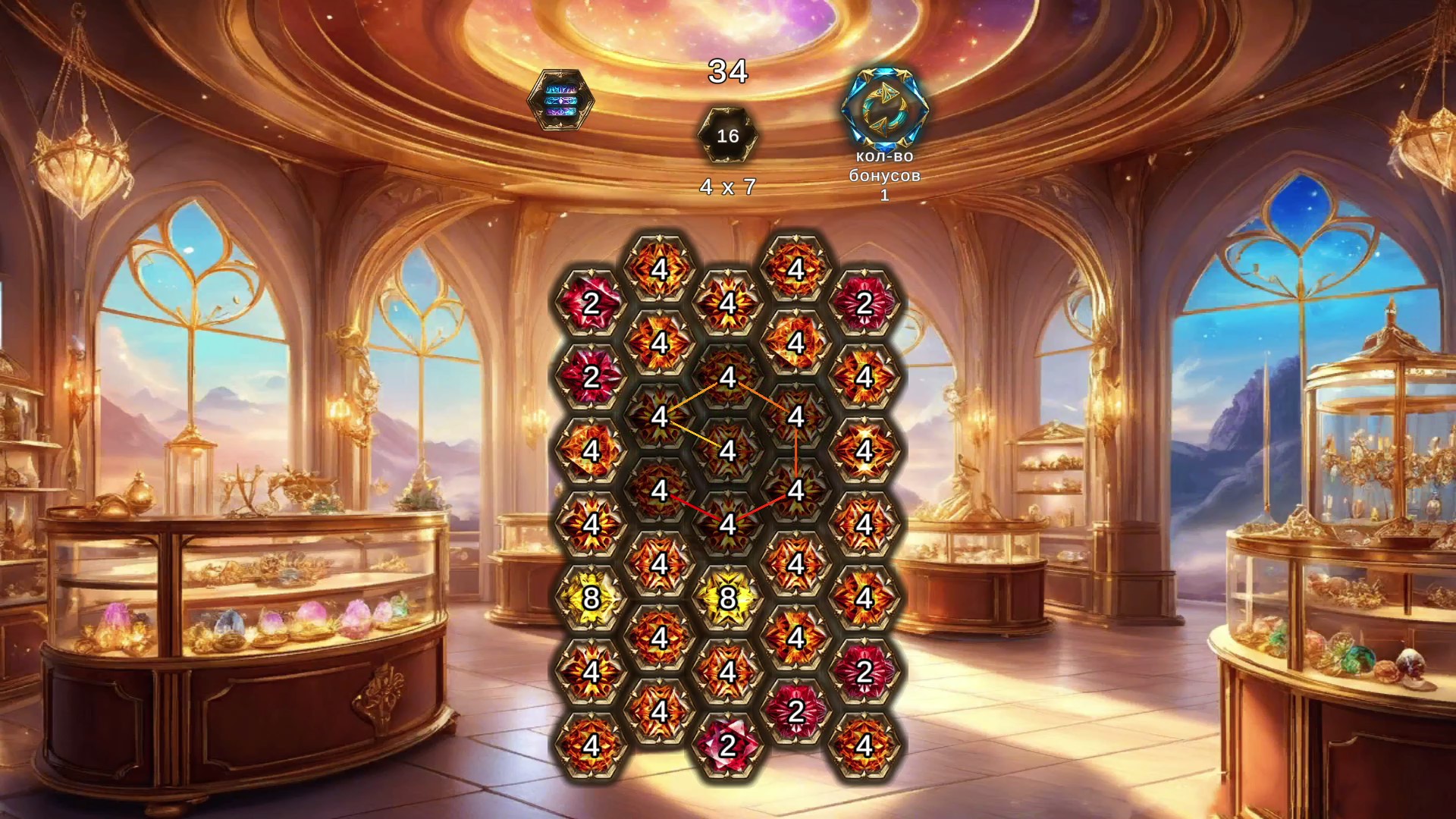Viewport: 1456px width, 819px height.
Task: Click the topmost orange 4 gem of the board
Action: click(660, 267)
